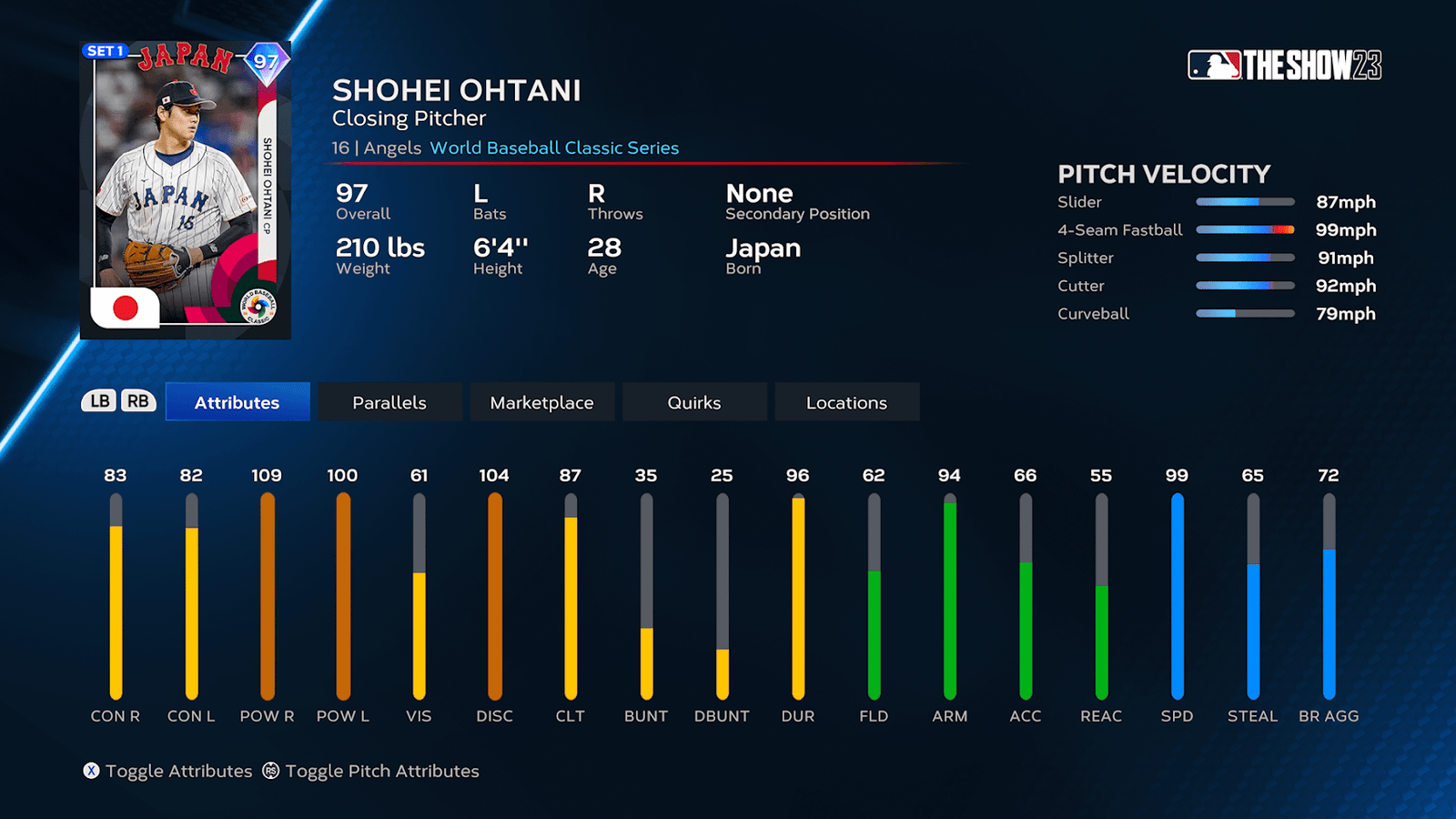Open the World Baseball Classic Series link
Viewport: 1456px width, 819px height.
556,147
